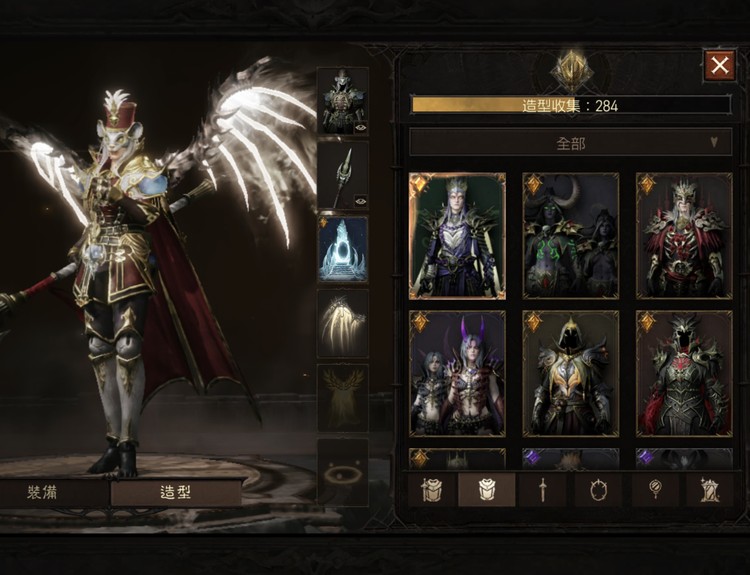Screen dimensions: 750x575
Task: Select the white wings cosmetic slot
Action: [343, 323]
